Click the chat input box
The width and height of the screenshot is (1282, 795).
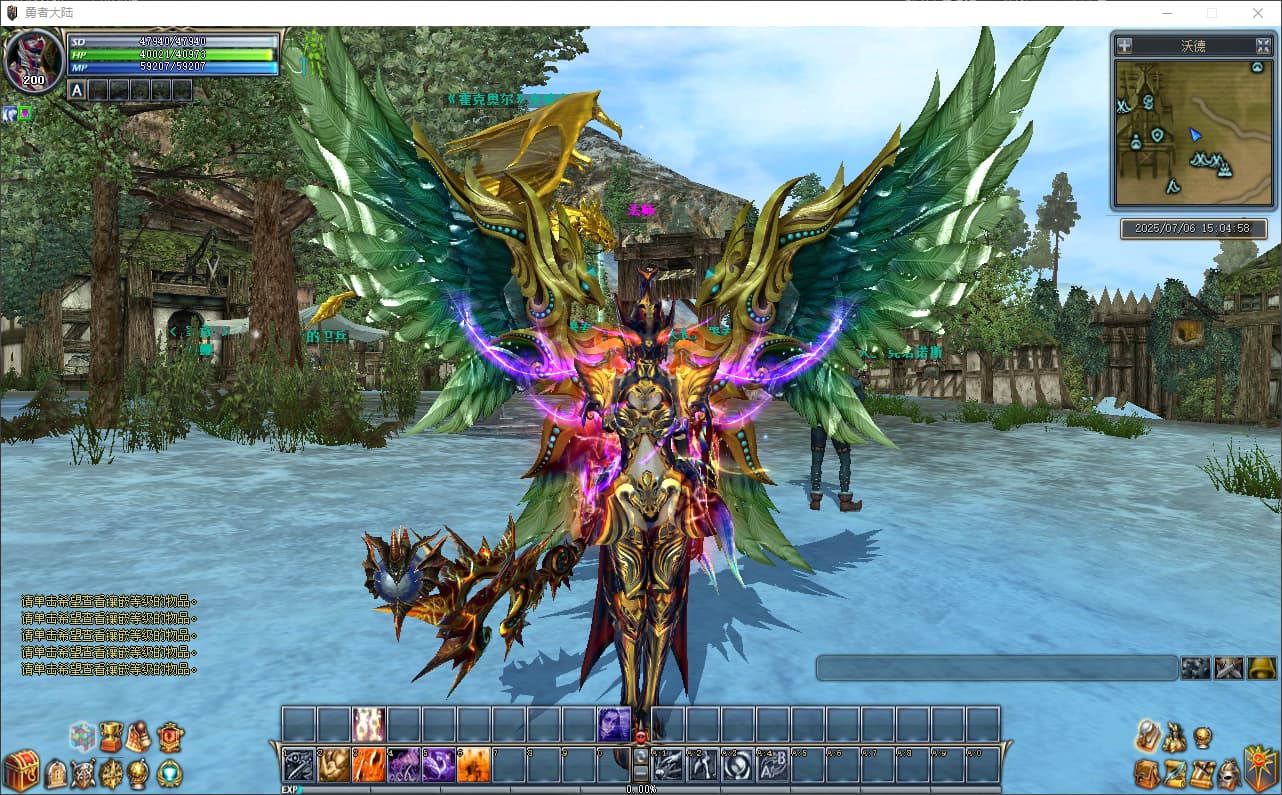(x=996, y=668)
